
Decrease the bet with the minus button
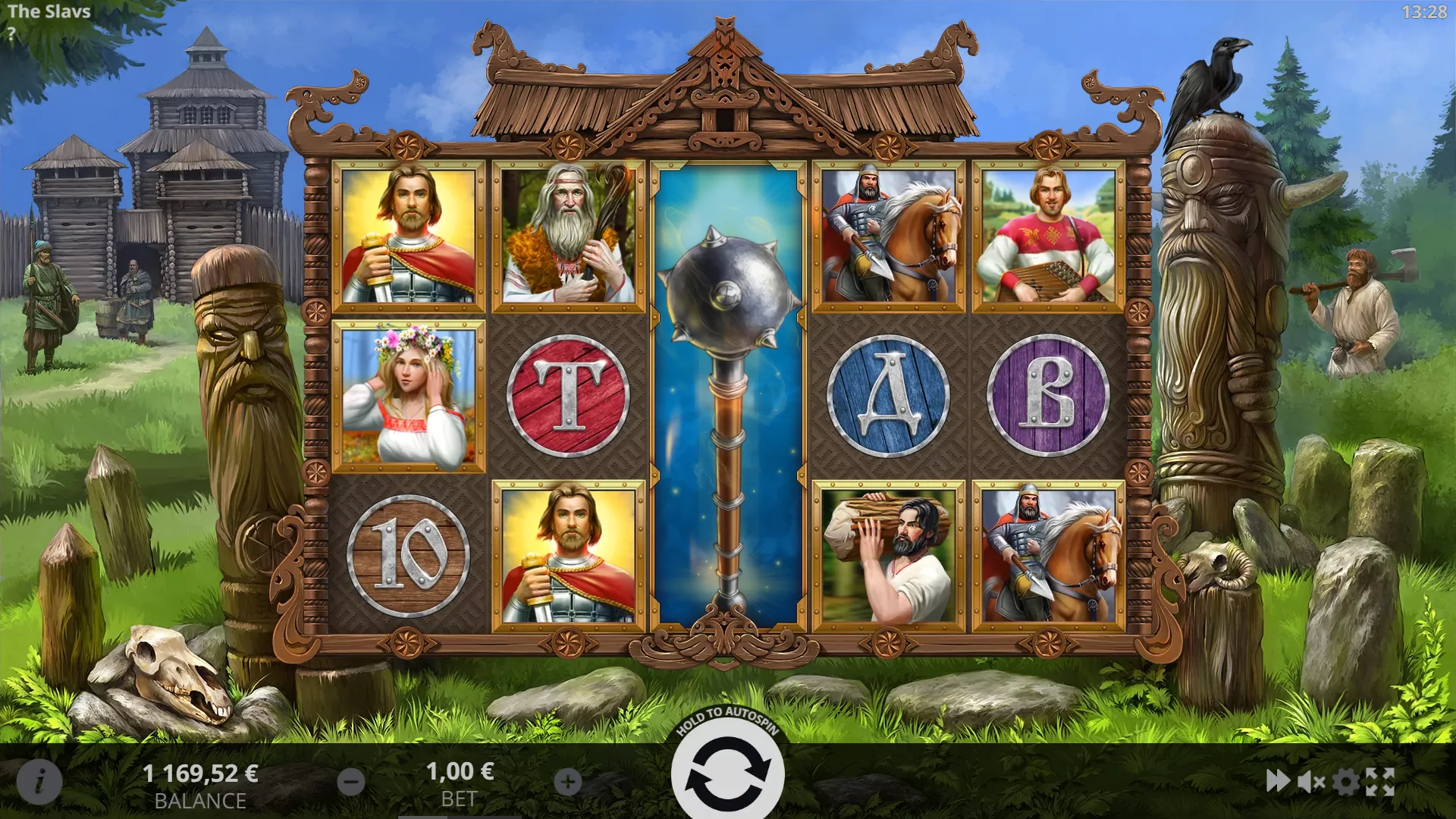click(351, 782)
